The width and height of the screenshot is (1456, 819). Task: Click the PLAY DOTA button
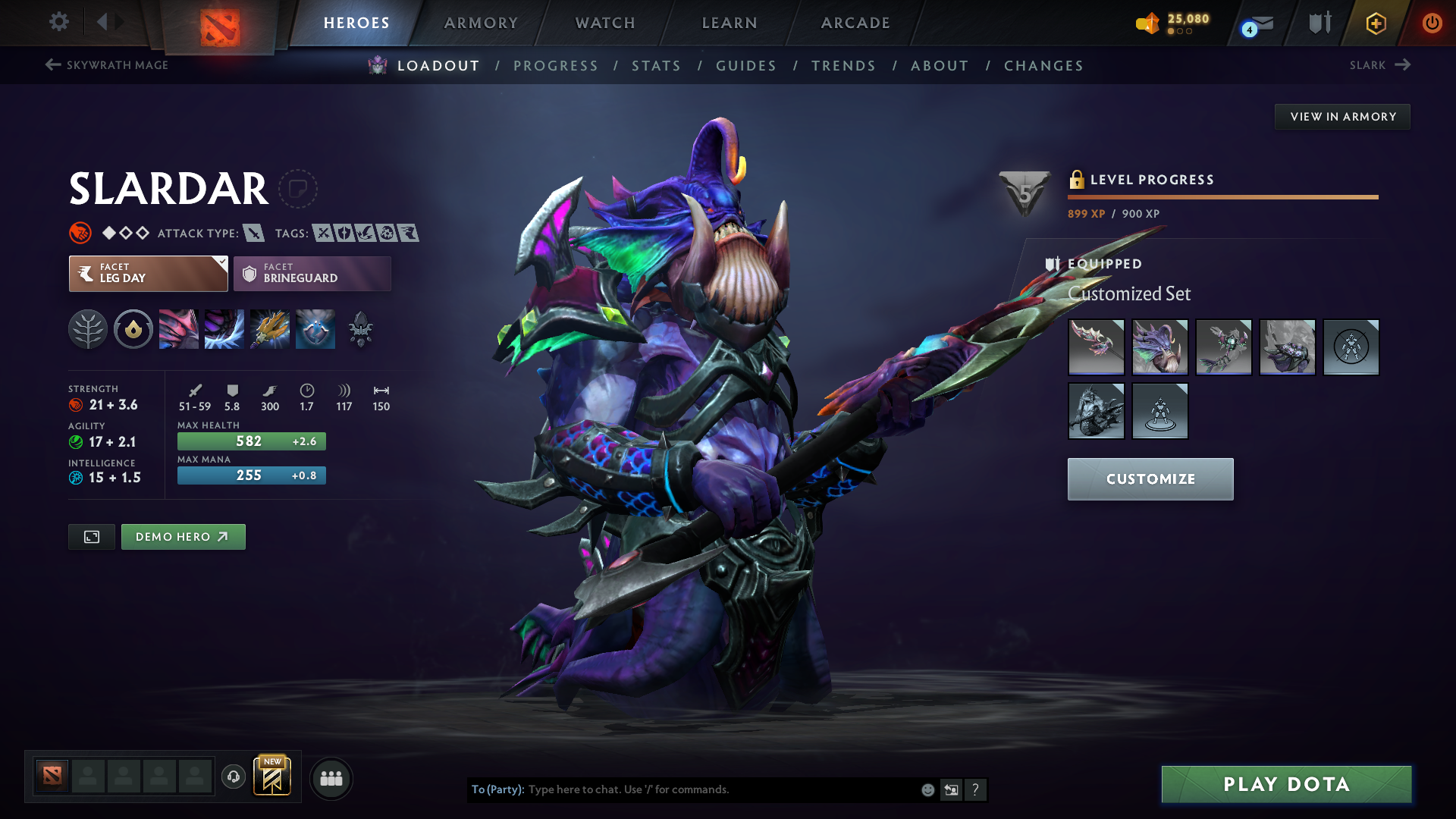1285,784
